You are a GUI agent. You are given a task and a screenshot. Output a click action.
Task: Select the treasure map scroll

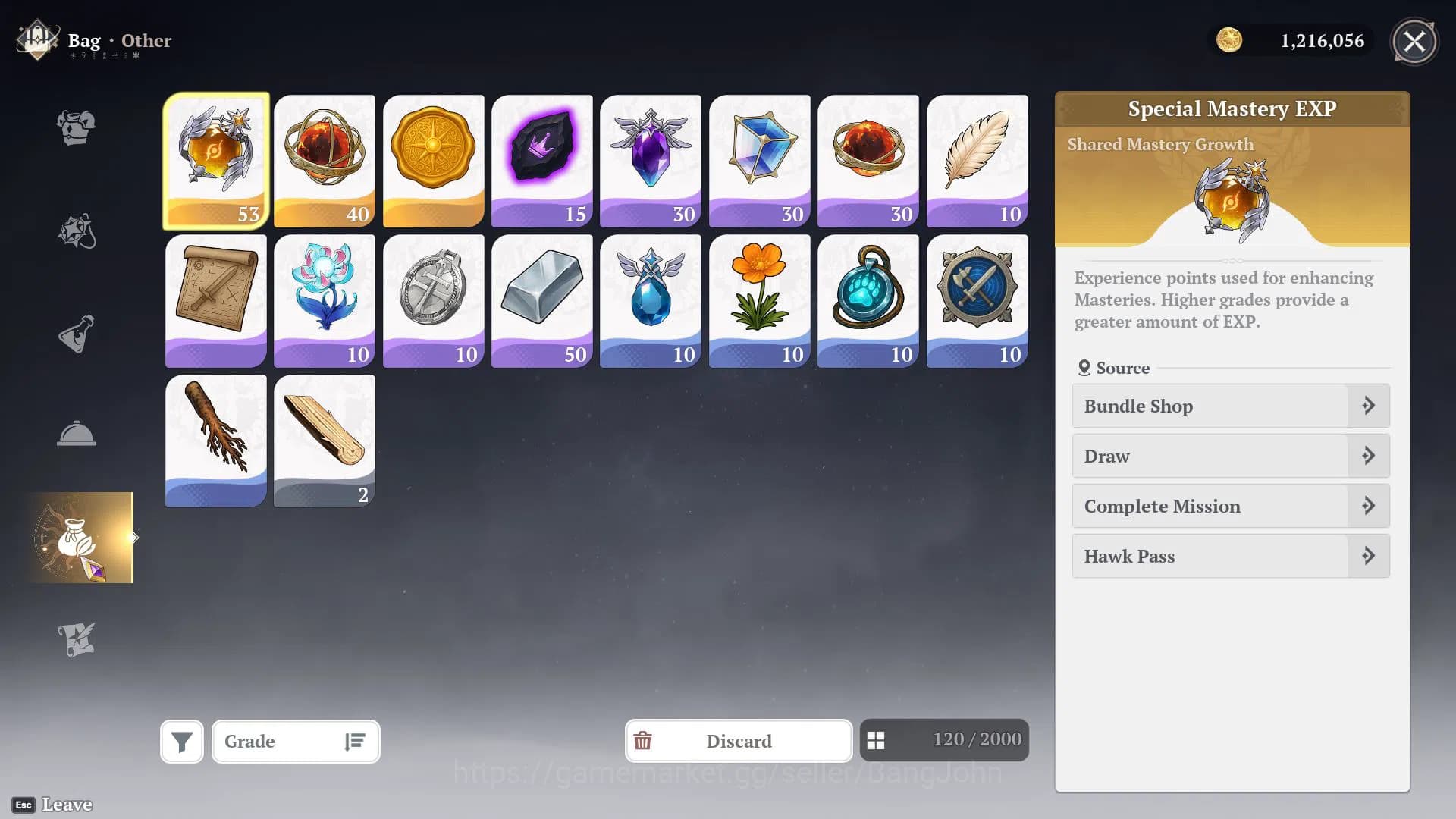pos(216,300)
